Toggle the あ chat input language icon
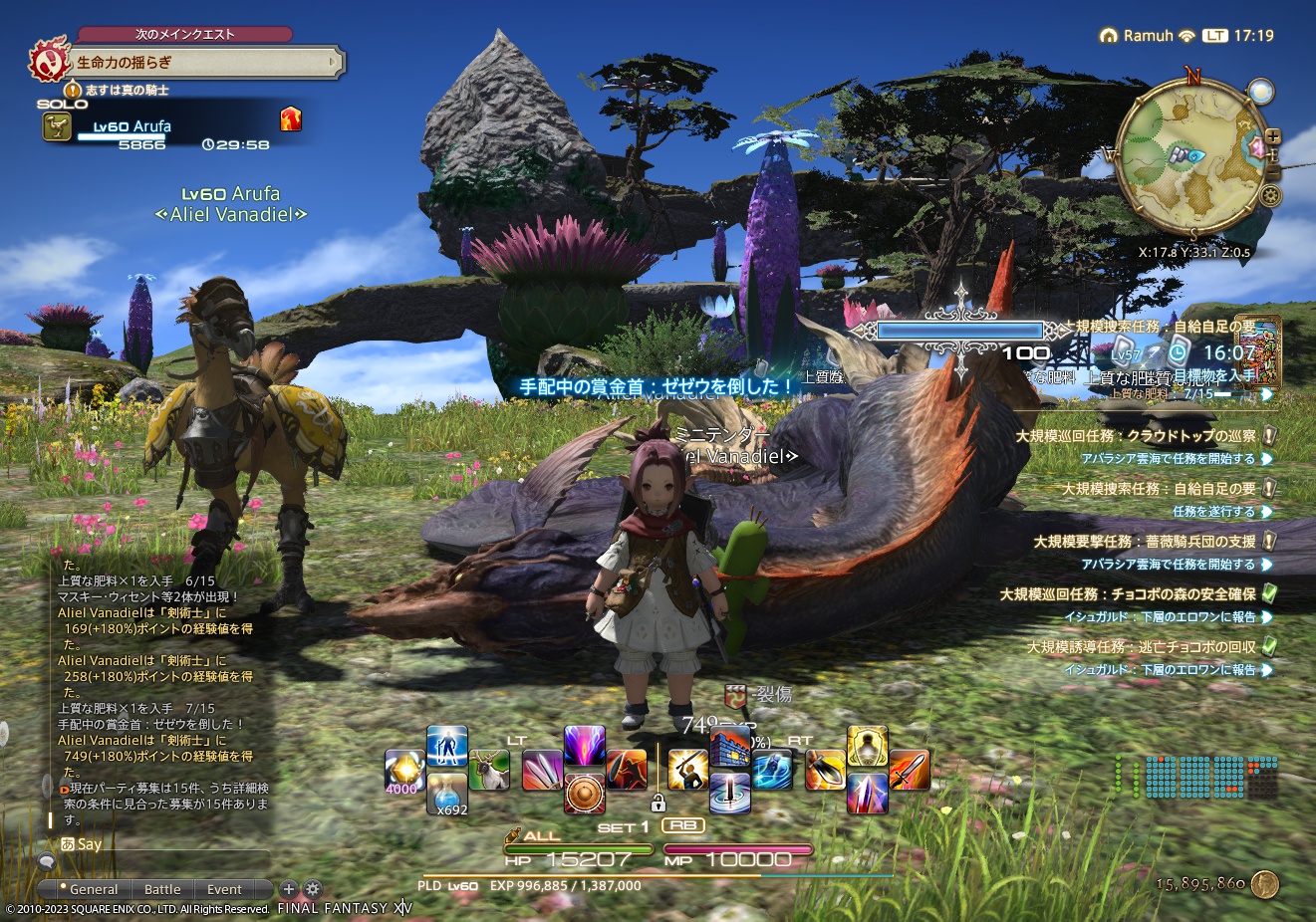 point(68,844)
